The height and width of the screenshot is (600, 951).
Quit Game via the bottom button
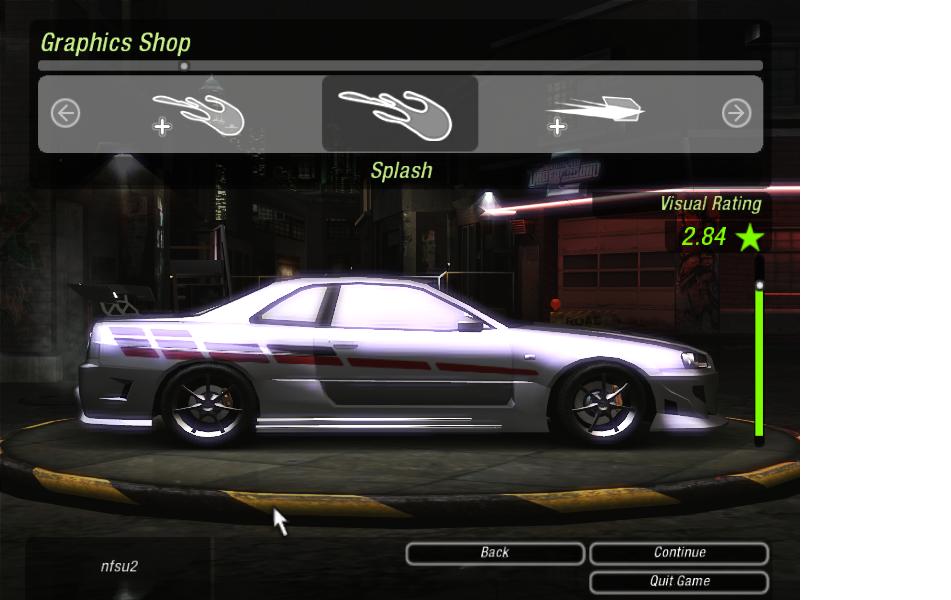[x=679, y=581]
